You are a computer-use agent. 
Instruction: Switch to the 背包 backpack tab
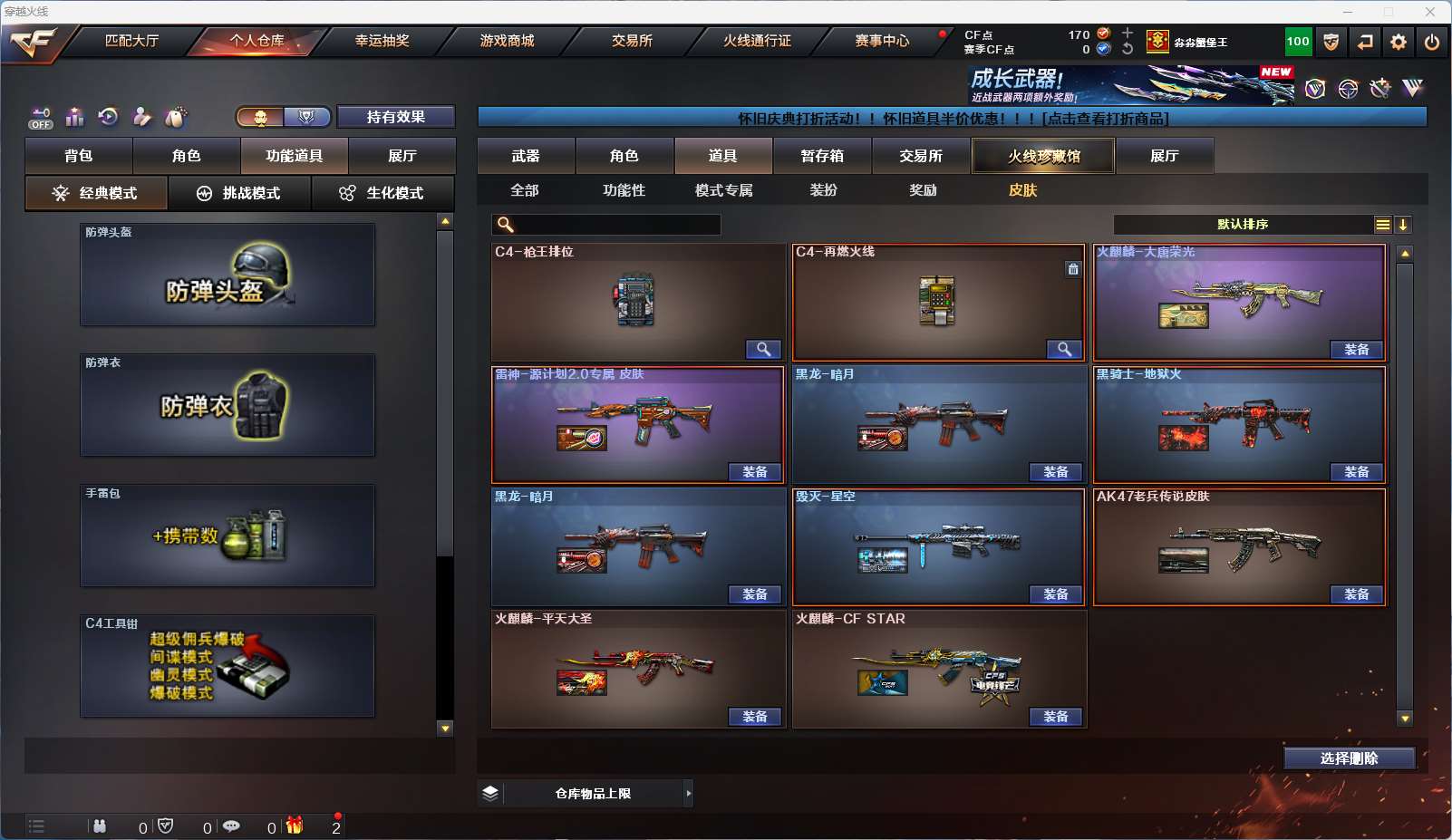click(79, 156)
